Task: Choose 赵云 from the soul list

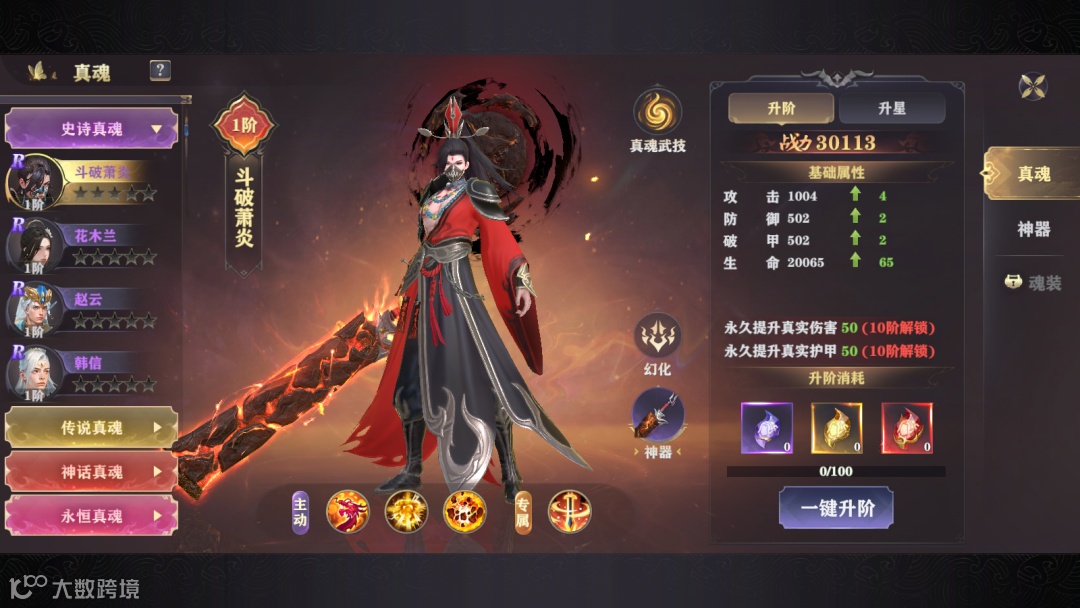Action: 90,310
